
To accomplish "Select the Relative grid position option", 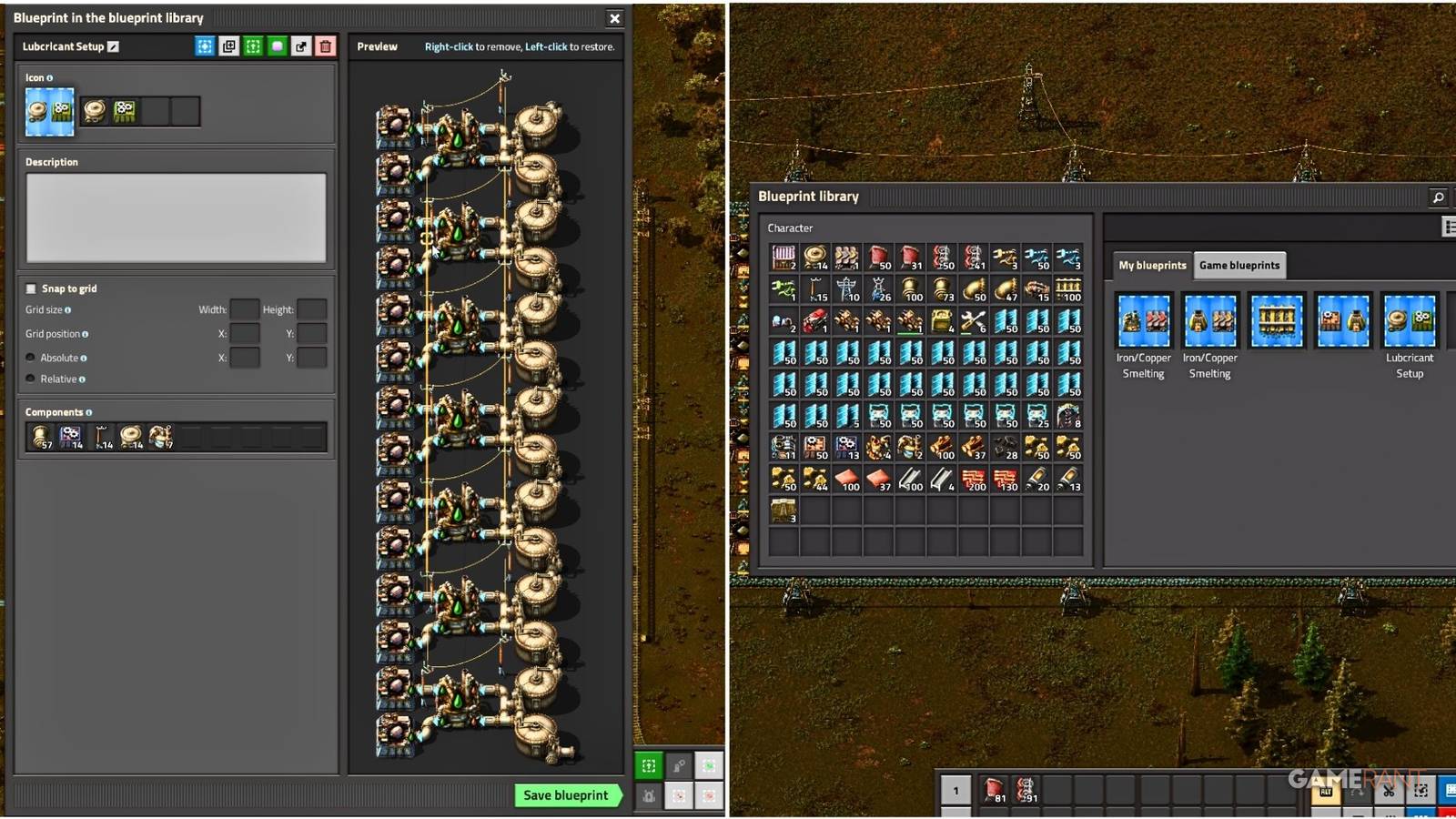I will point(31,379).
